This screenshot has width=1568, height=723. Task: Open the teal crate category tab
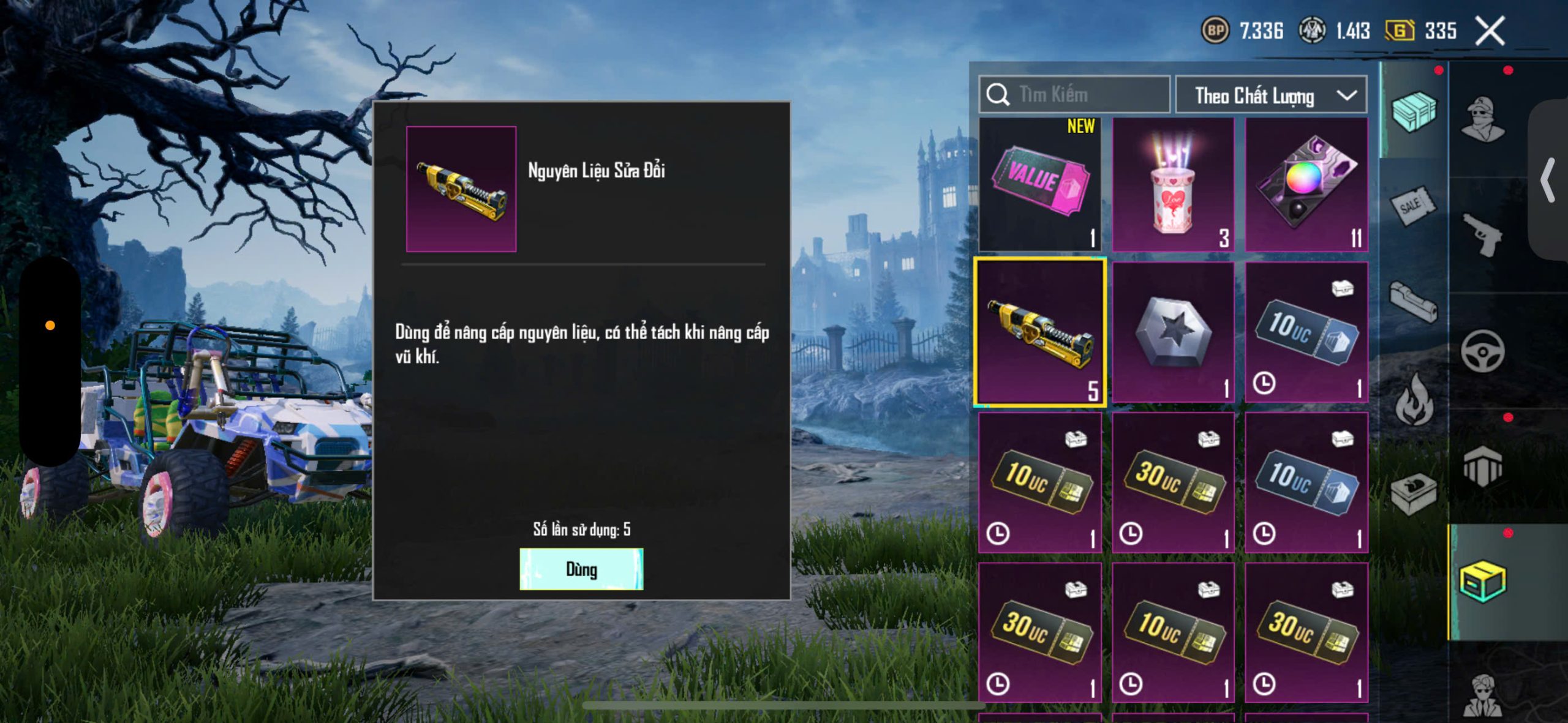point(1414,111)
